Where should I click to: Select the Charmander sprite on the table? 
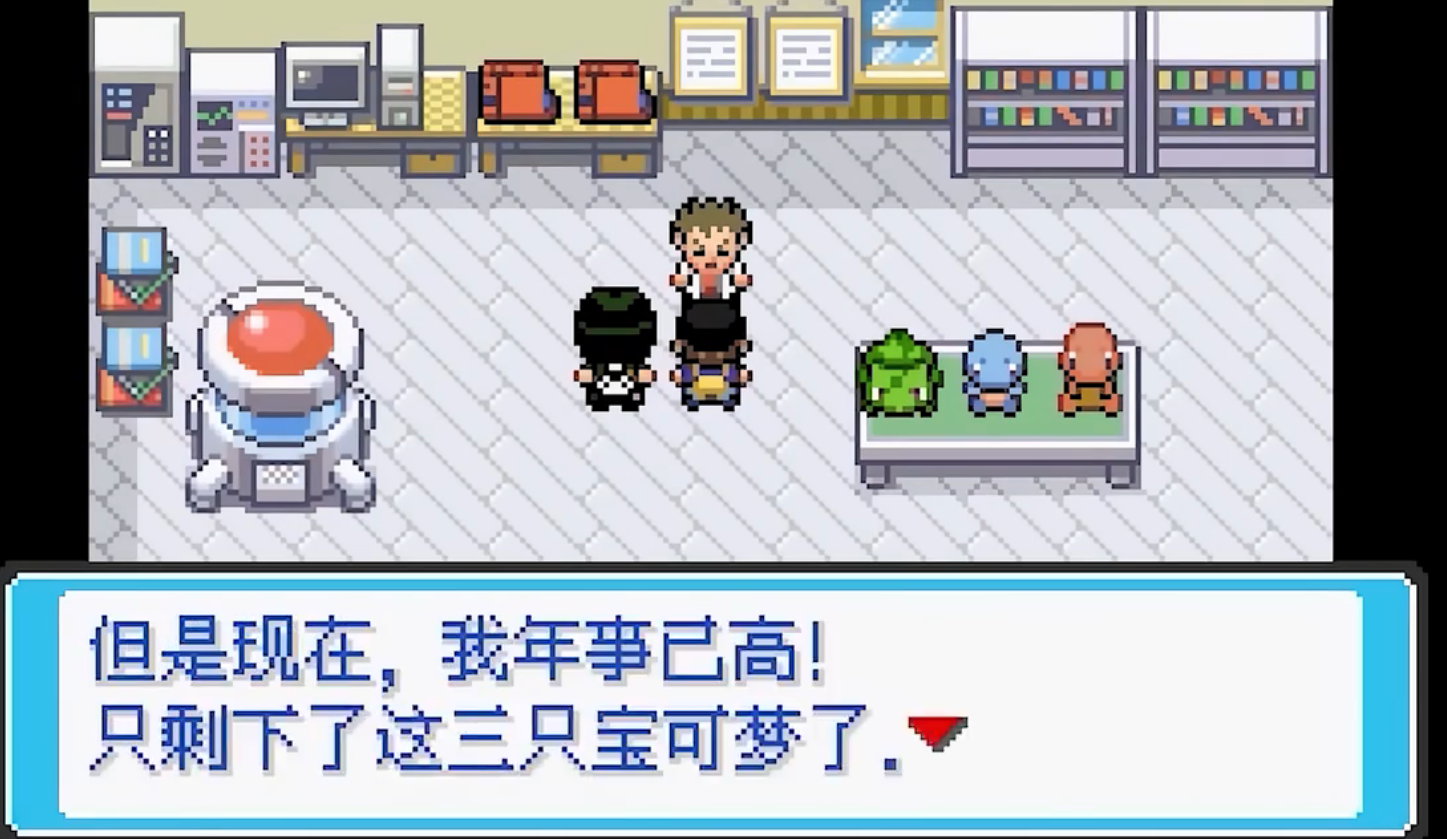[x=1090, y=370]
